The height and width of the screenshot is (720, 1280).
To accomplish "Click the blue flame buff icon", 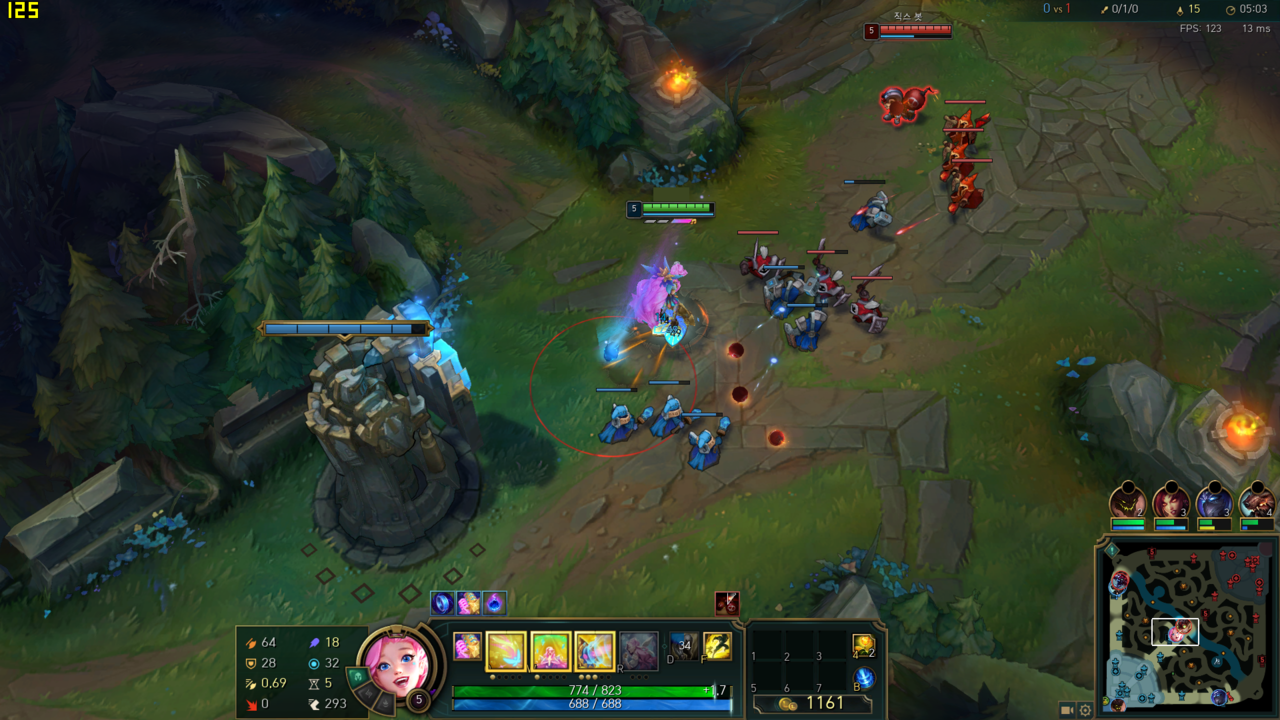I will 494,603.
